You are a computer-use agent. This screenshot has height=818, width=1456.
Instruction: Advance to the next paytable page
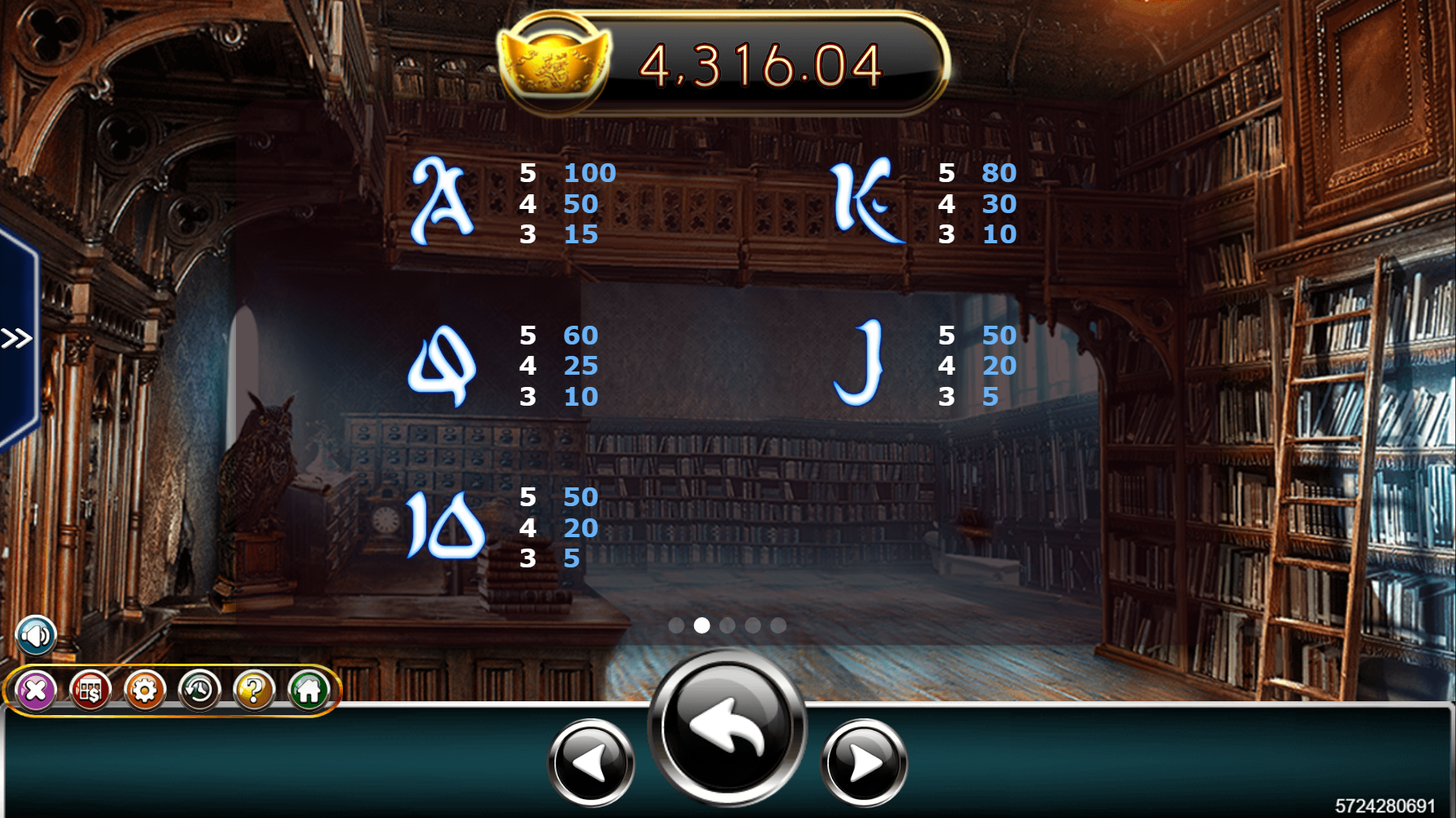(864, 762)
